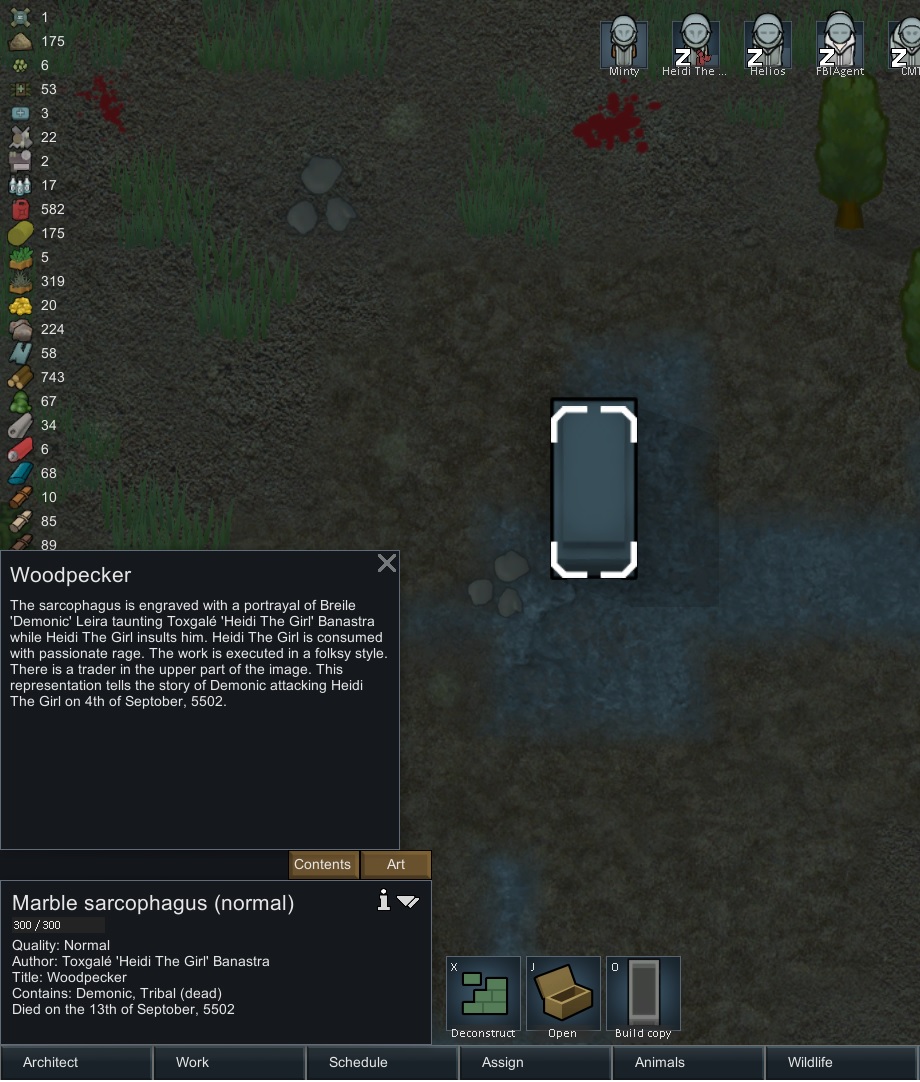Open the sarcophagus info card
920x1082 pixels.
point(383,901)
